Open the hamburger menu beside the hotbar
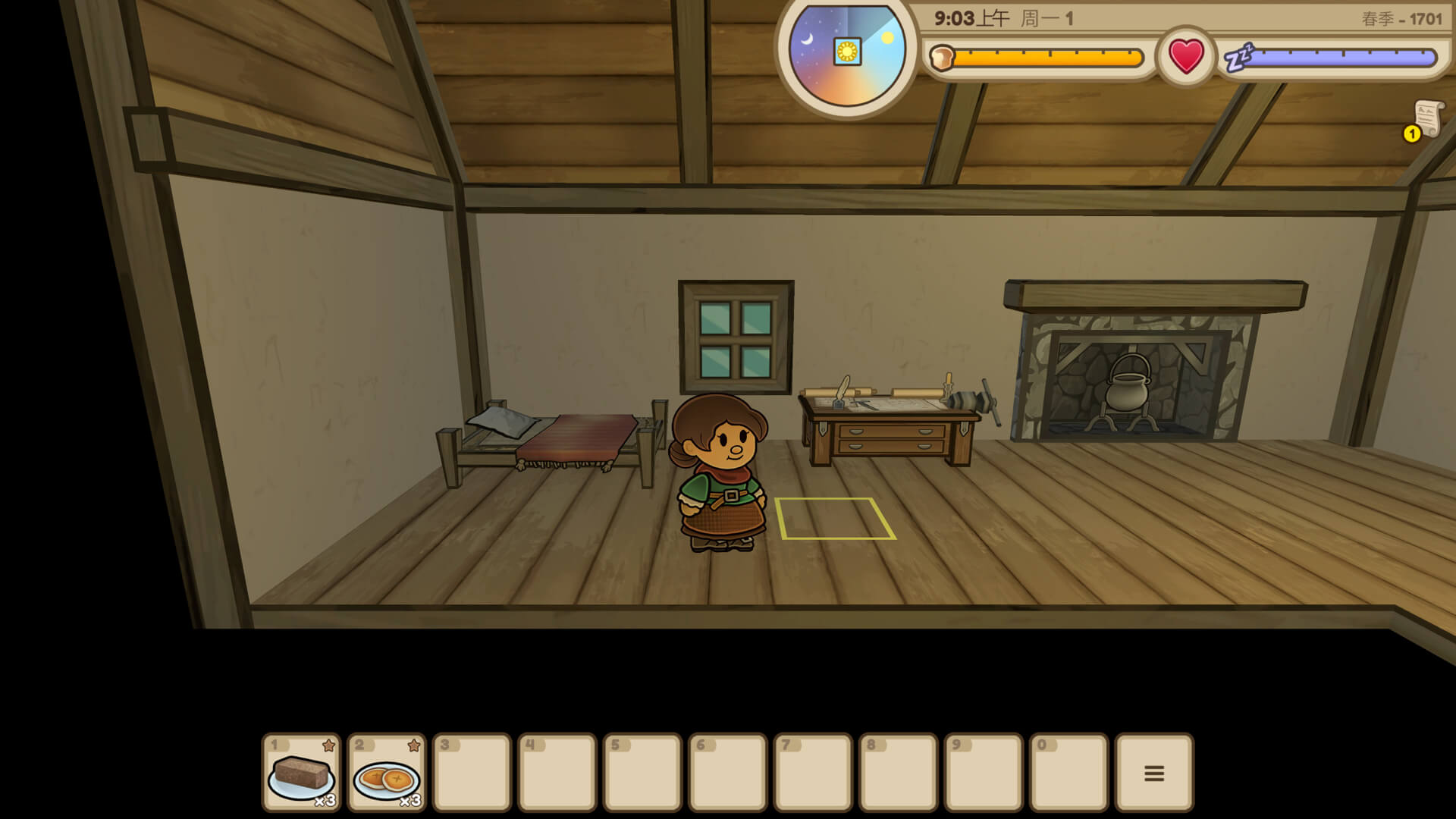This screenshot has width=1456, height=819. tap(1153, 772)
